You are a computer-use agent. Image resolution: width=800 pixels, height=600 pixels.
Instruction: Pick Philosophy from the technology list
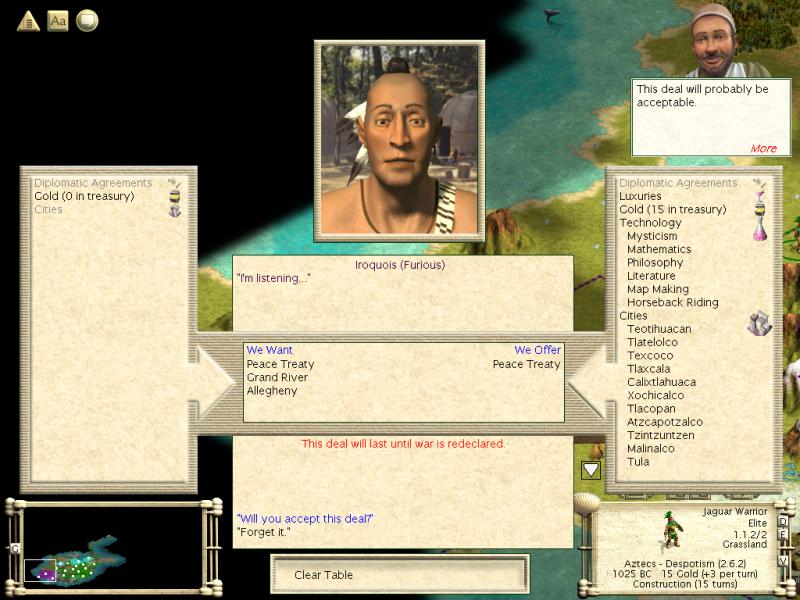pyautogui.click(x=655, y=262)
